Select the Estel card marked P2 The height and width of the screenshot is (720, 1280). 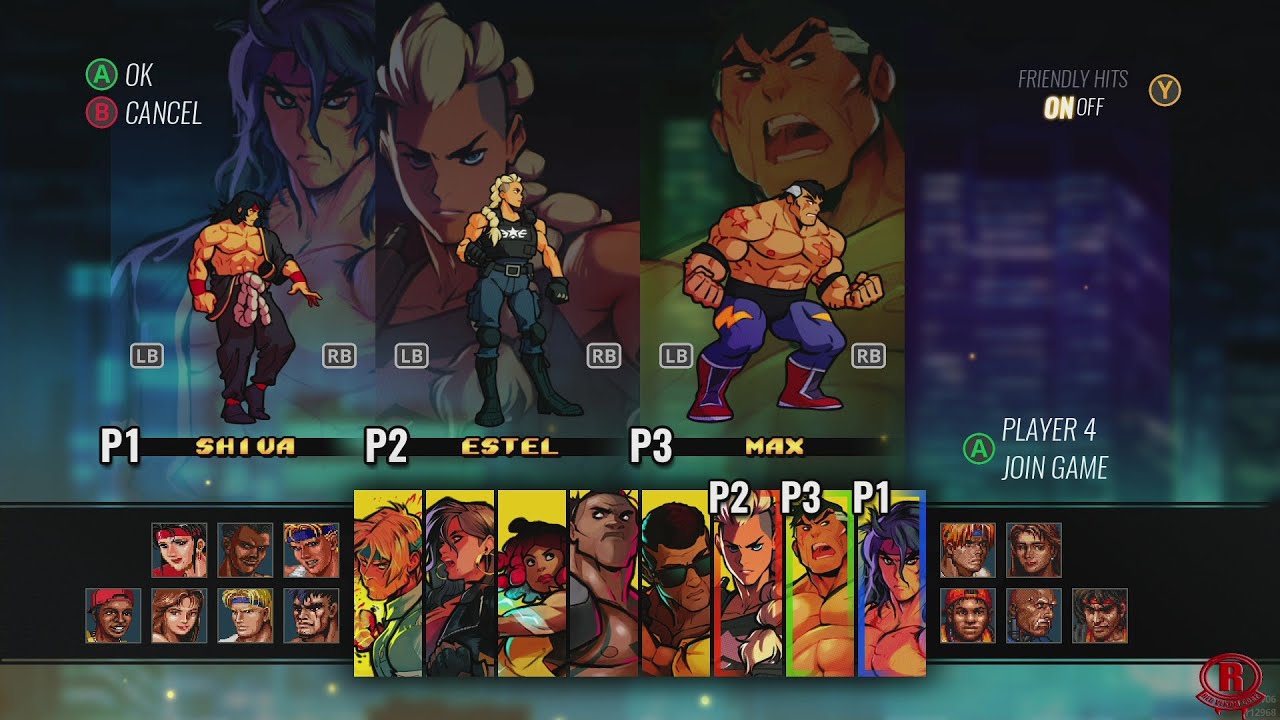pos(746,590)
